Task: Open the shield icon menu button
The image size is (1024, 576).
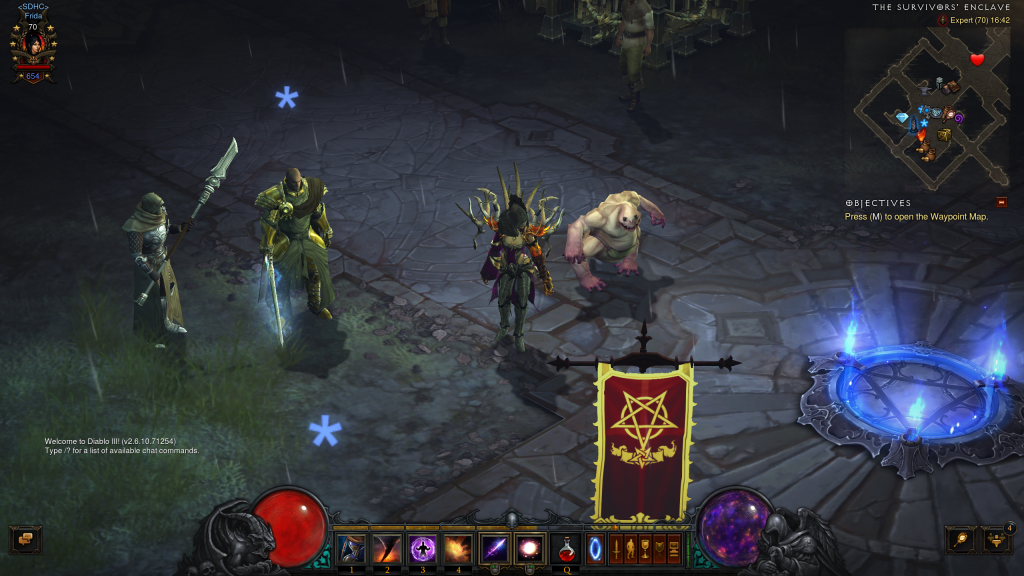Action: [659, 549]
